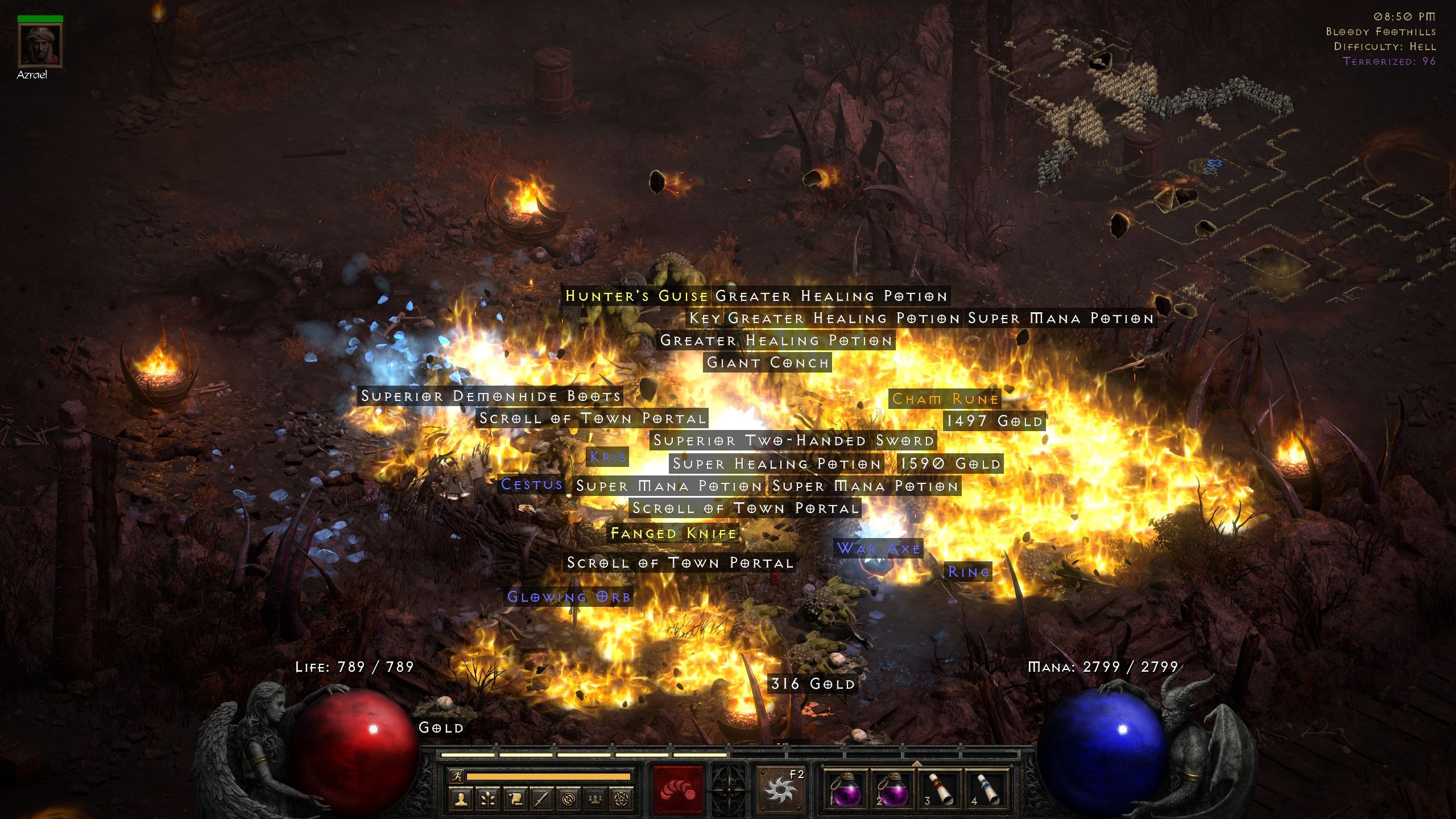Pick up the Superior Demonhide Boots
This screenshot has width=1456, height=819.
tap(490, 396)
